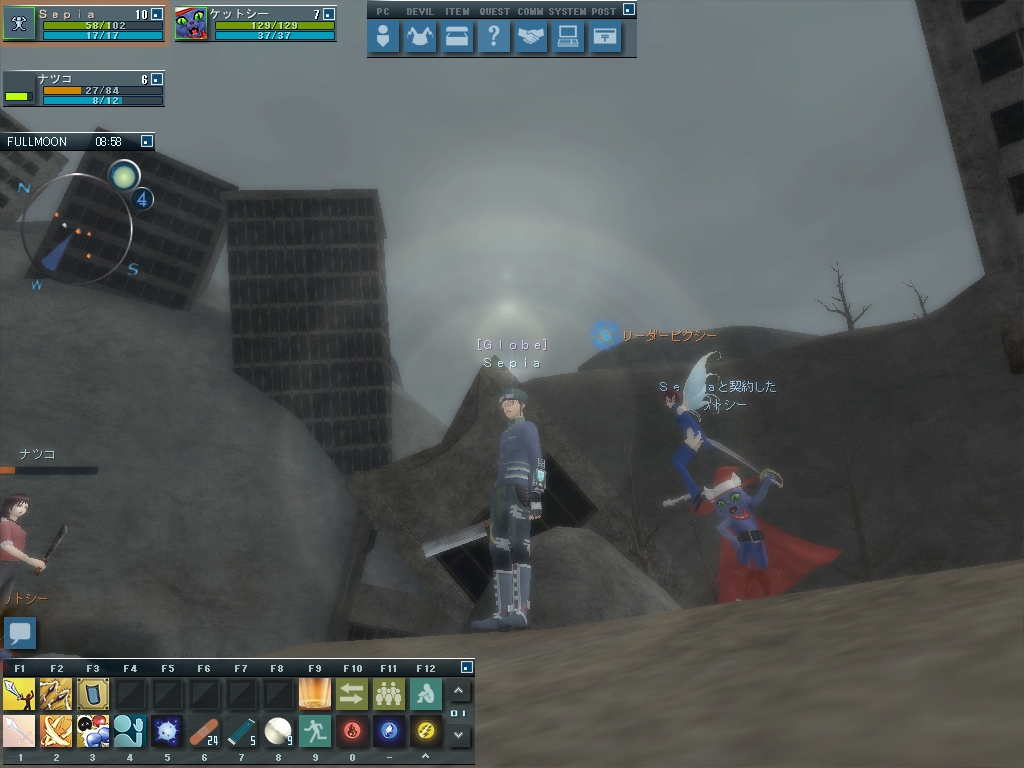Activate the running man icon
The height and width of the screenshot is (768, 1024).
coord(314,731)
